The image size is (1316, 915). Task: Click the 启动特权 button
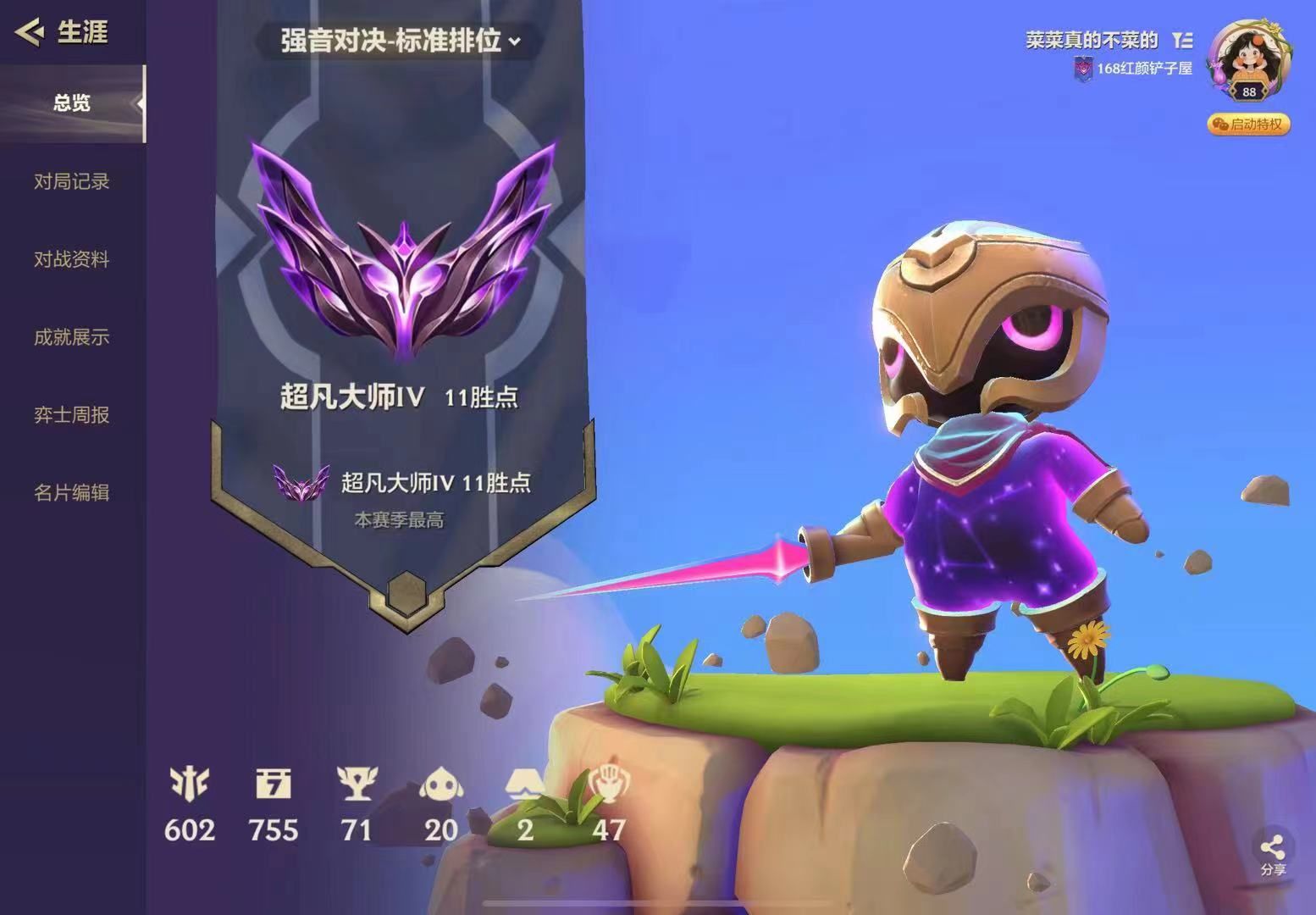tap(1251, 125)
